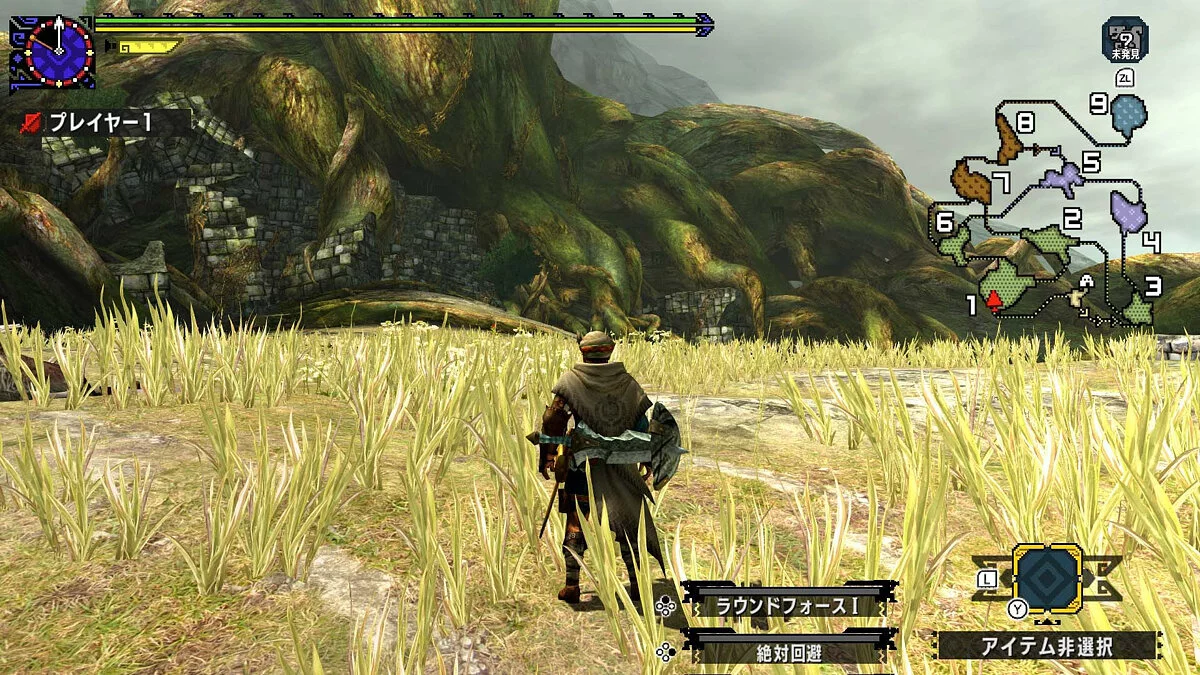The width and height of the screenshot is (1200, 675).
Task: Select purple area 5 on the minimap
Action: (1062, 180)
